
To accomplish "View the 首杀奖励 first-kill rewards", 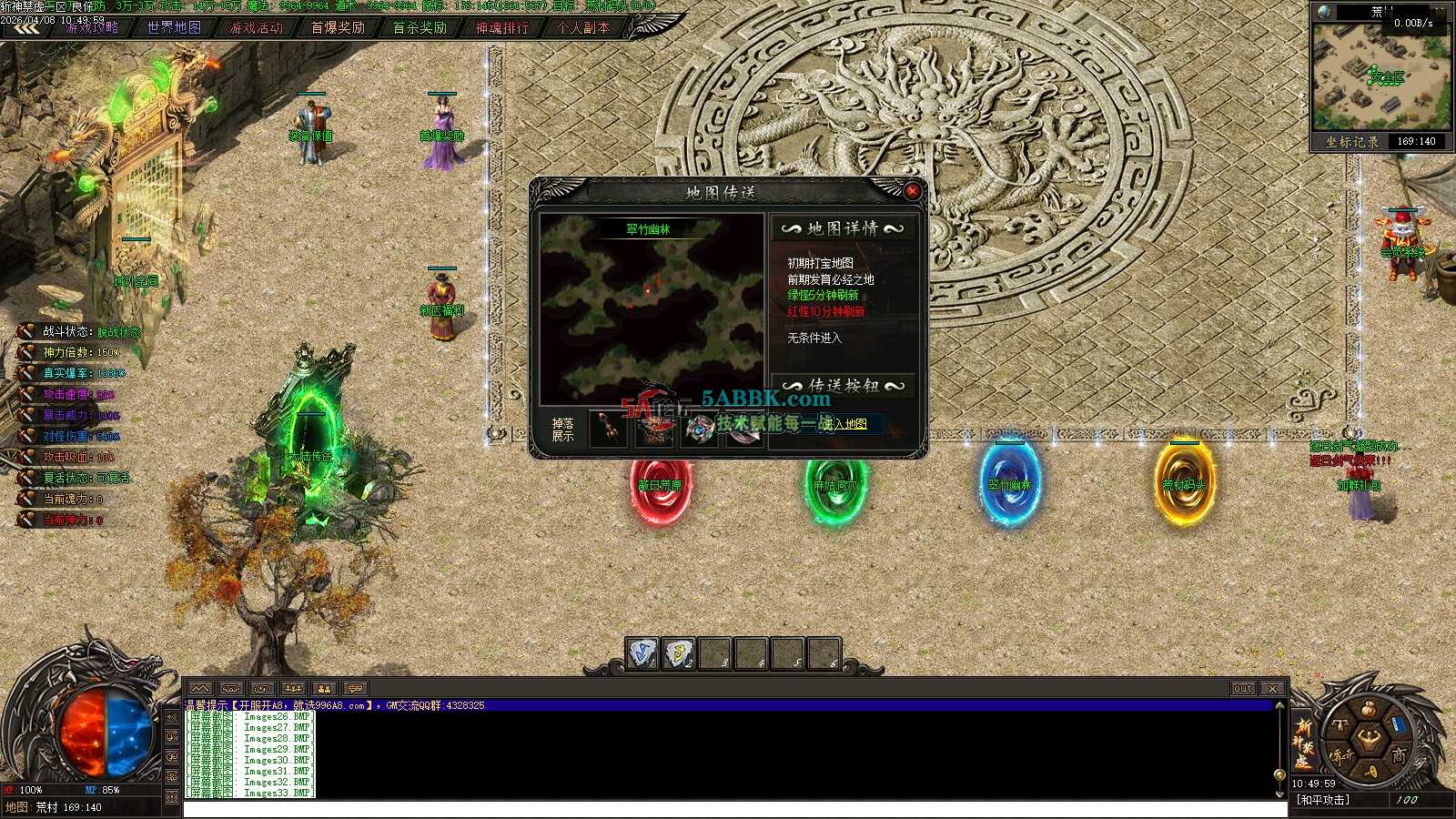I will coord(420,27).
